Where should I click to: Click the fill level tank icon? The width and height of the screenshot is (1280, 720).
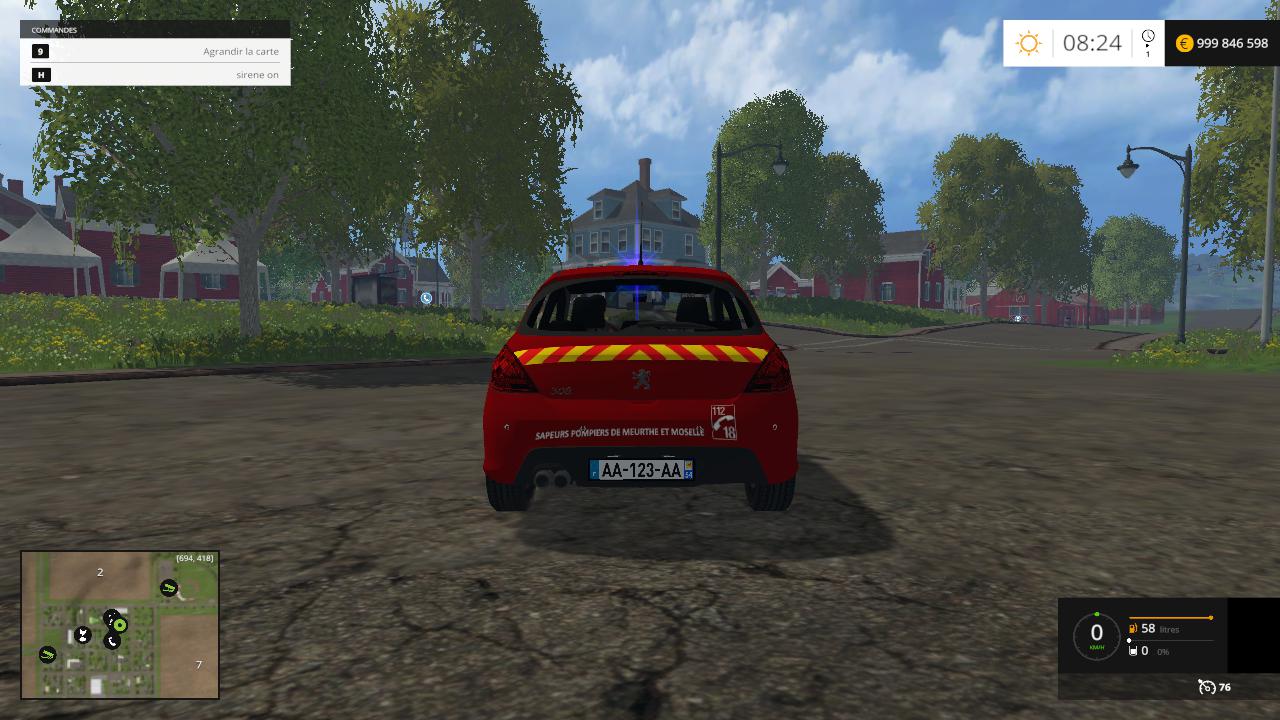point(1133,651)
